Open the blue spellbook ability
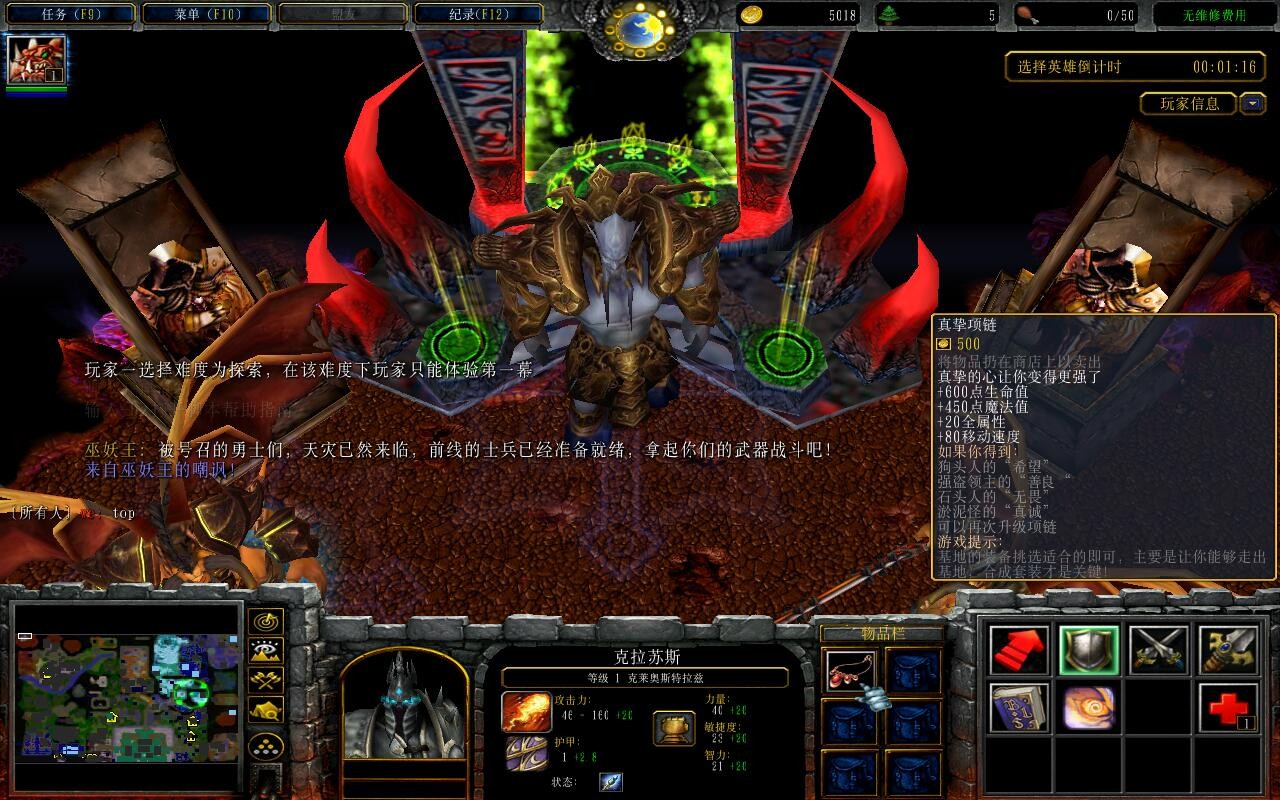This screenshot has width=1280, height=800. (x=1019, y=708)
